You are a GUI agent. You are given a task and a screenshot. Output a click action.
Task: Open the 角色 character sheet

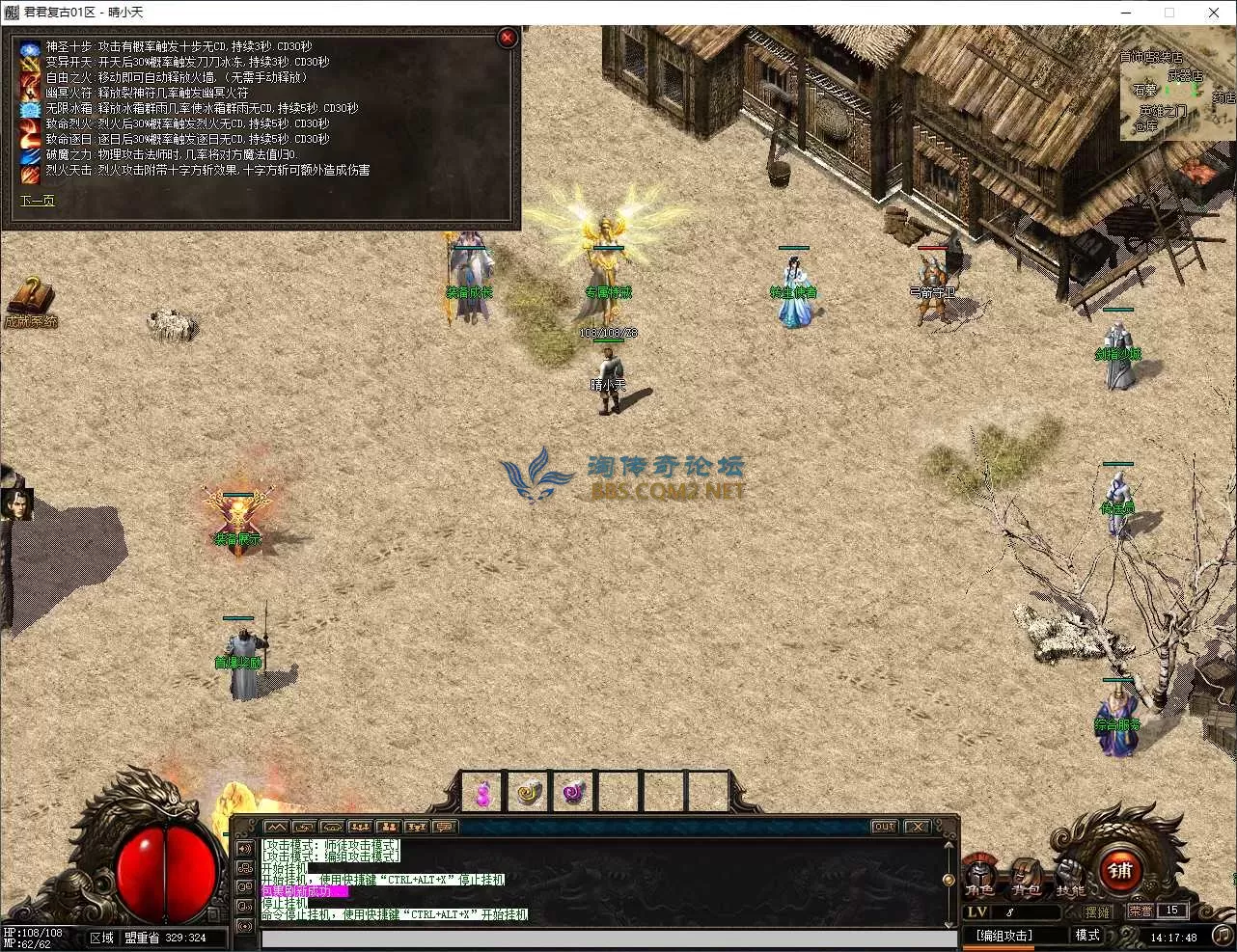point(979,880)
